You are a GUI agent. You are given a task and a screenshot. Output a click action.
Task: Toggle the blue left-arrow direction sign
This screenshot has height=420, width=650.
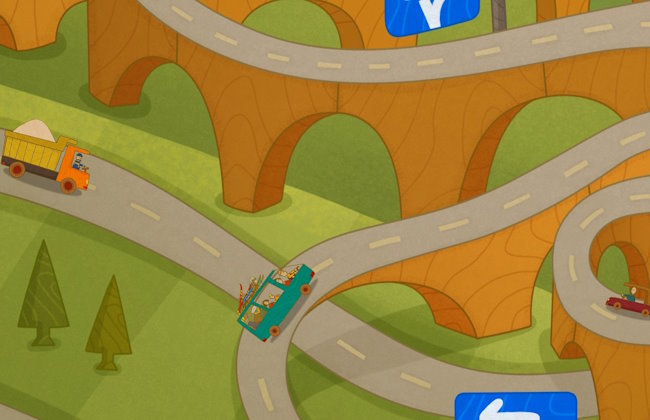tap(515, 406)
